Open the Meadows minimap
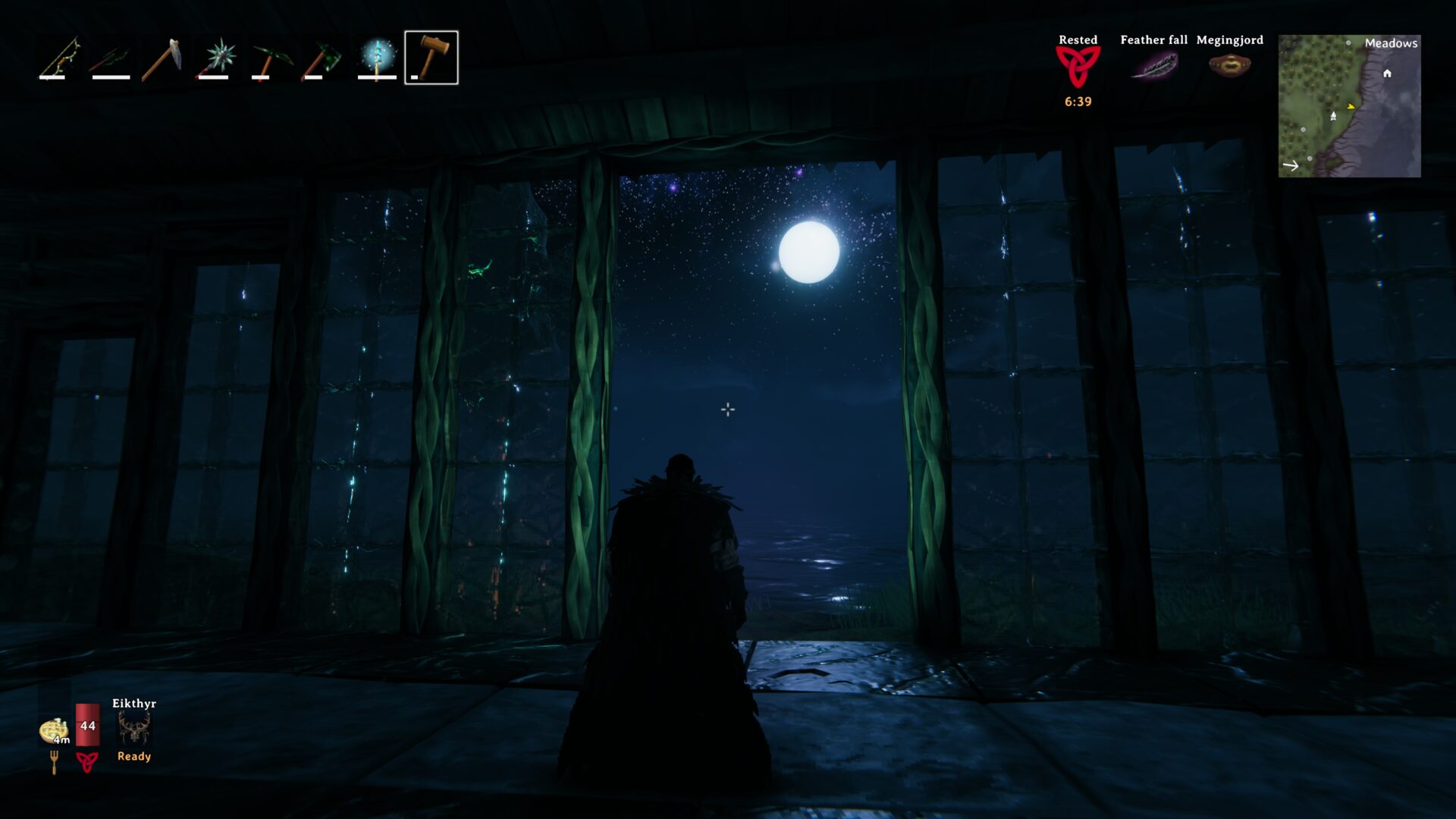 pyautogui.click(x=1349, y=106)
